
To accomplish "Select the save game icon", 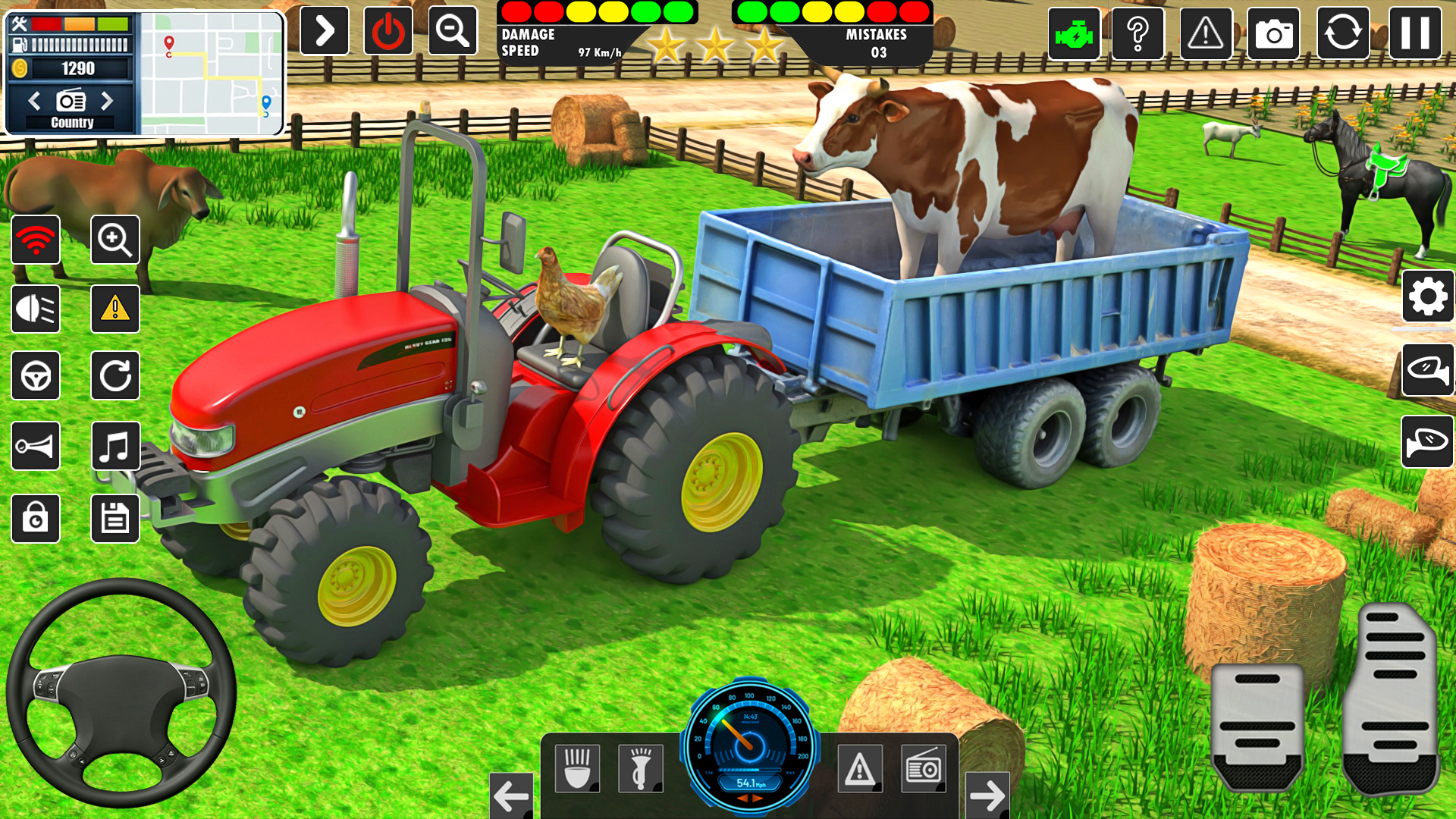I will [115, 519].
